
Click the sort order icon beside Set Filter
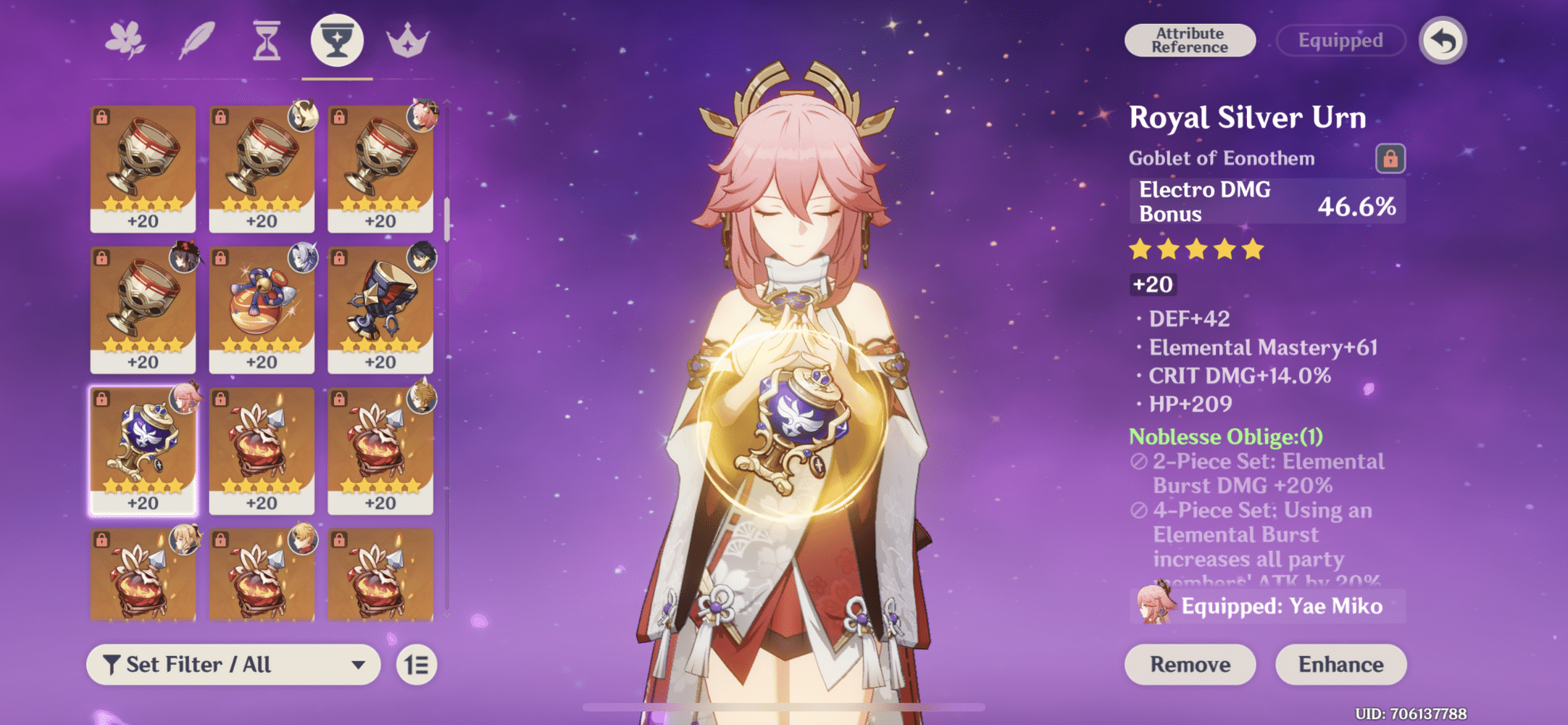click(417, 664)
